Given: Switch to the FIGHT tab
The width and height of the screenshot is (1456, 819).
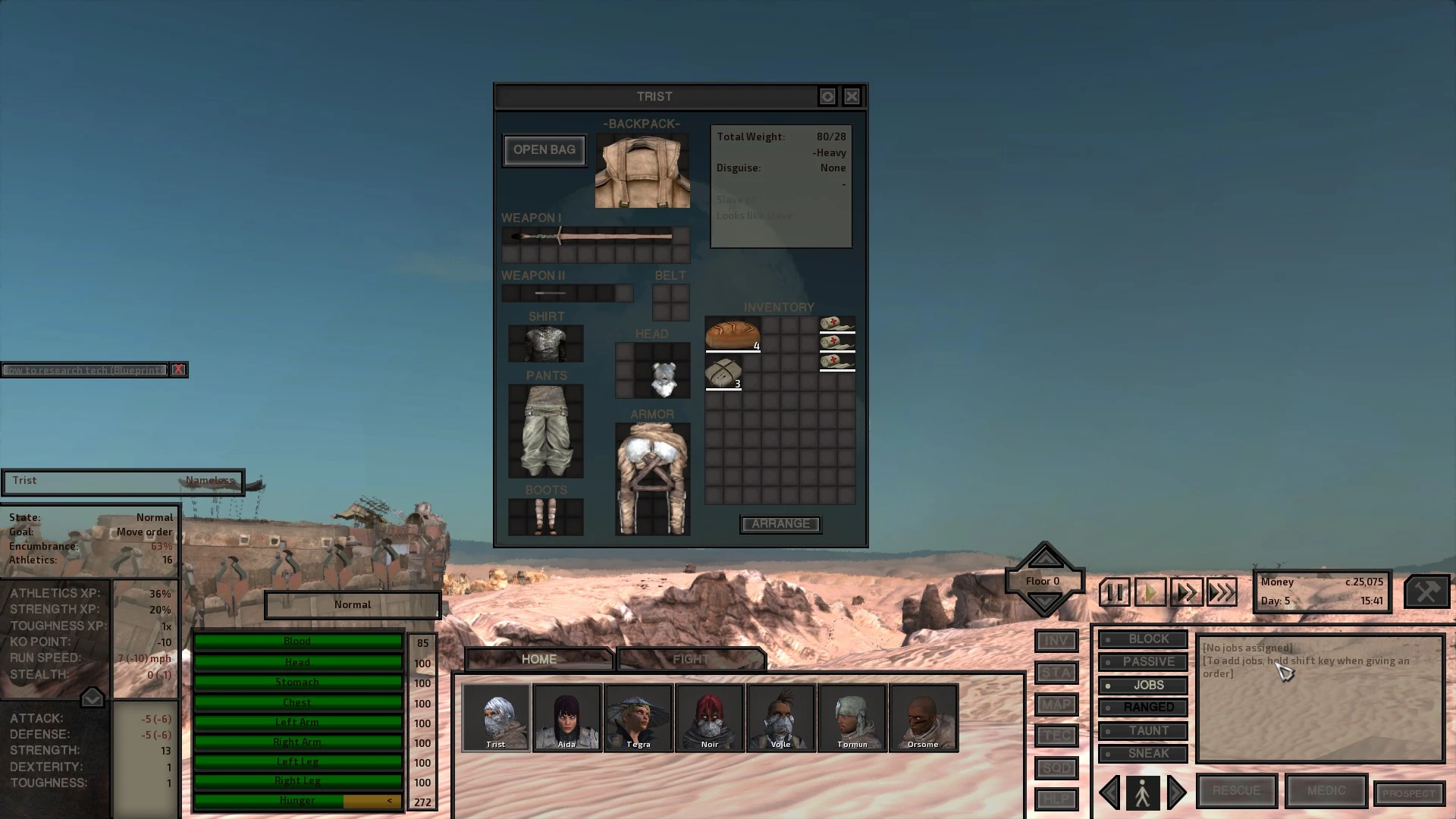Looking at the screenshot, I should click(689, 658).
